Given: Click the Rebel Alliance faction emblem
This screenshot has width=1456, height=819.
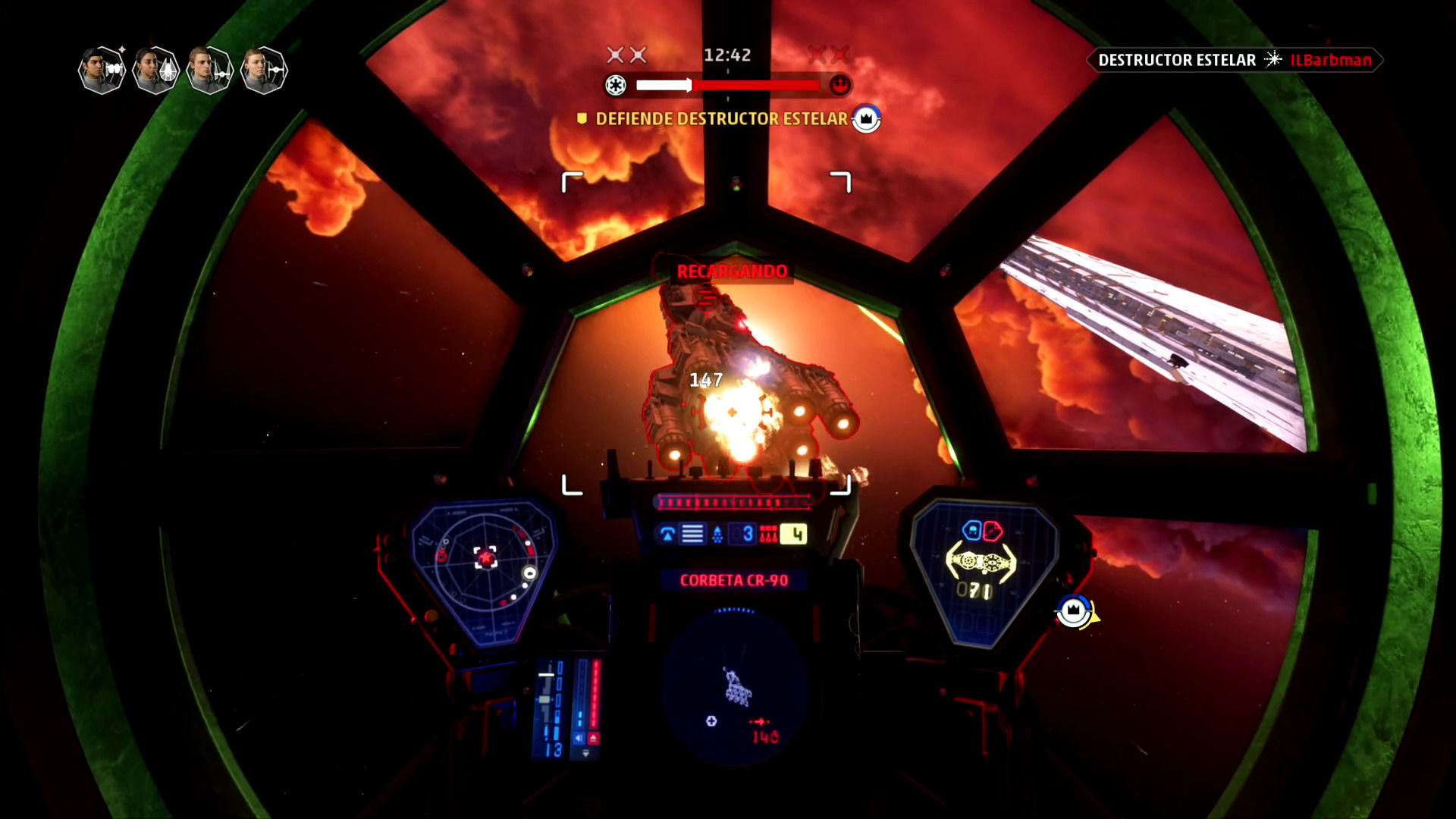Looking at the screenshot, I should coord(839,85).
